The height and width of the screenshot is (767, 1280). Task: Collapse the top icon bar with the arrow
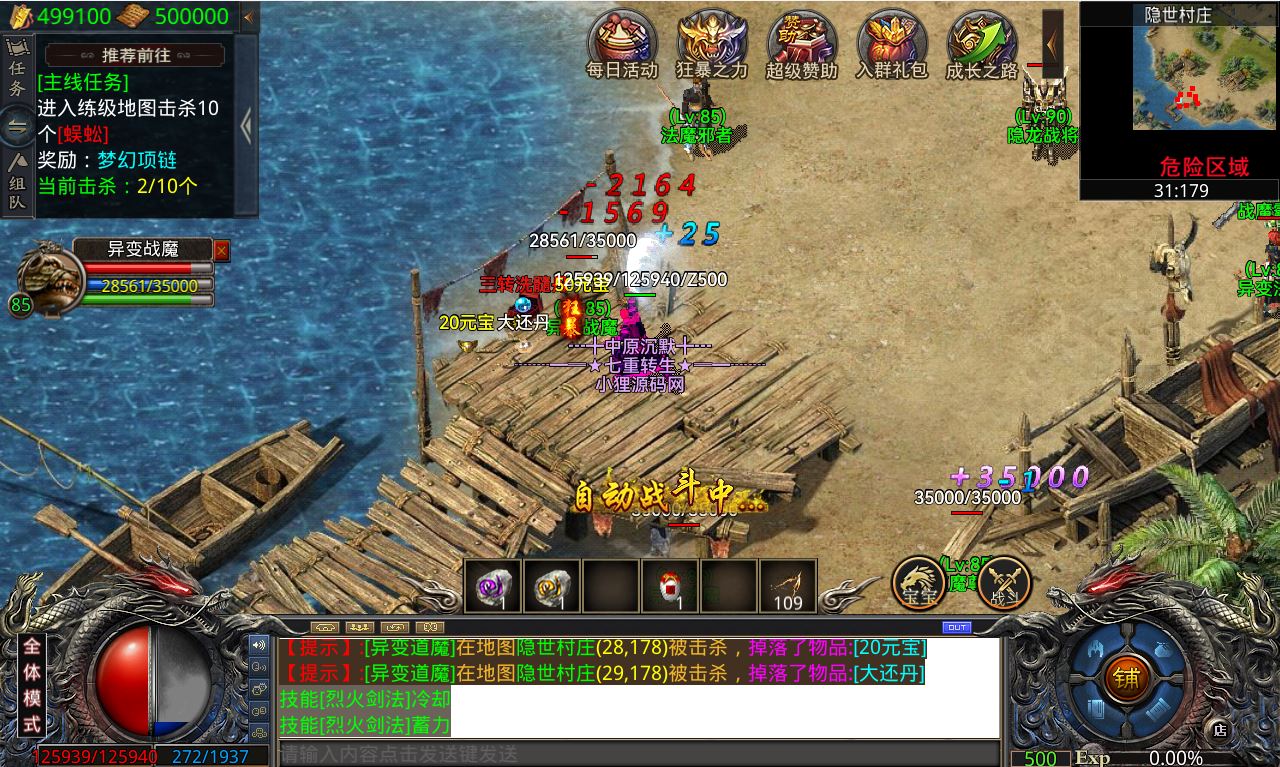(1052, 40)
